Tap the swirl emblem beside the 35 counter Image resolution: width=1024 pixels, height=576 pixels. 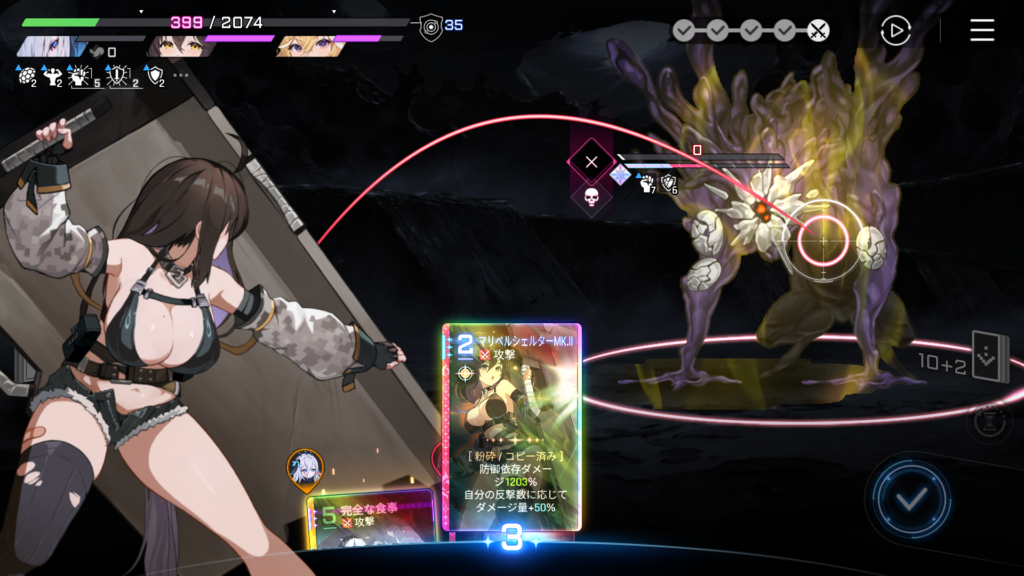[431, 26]
